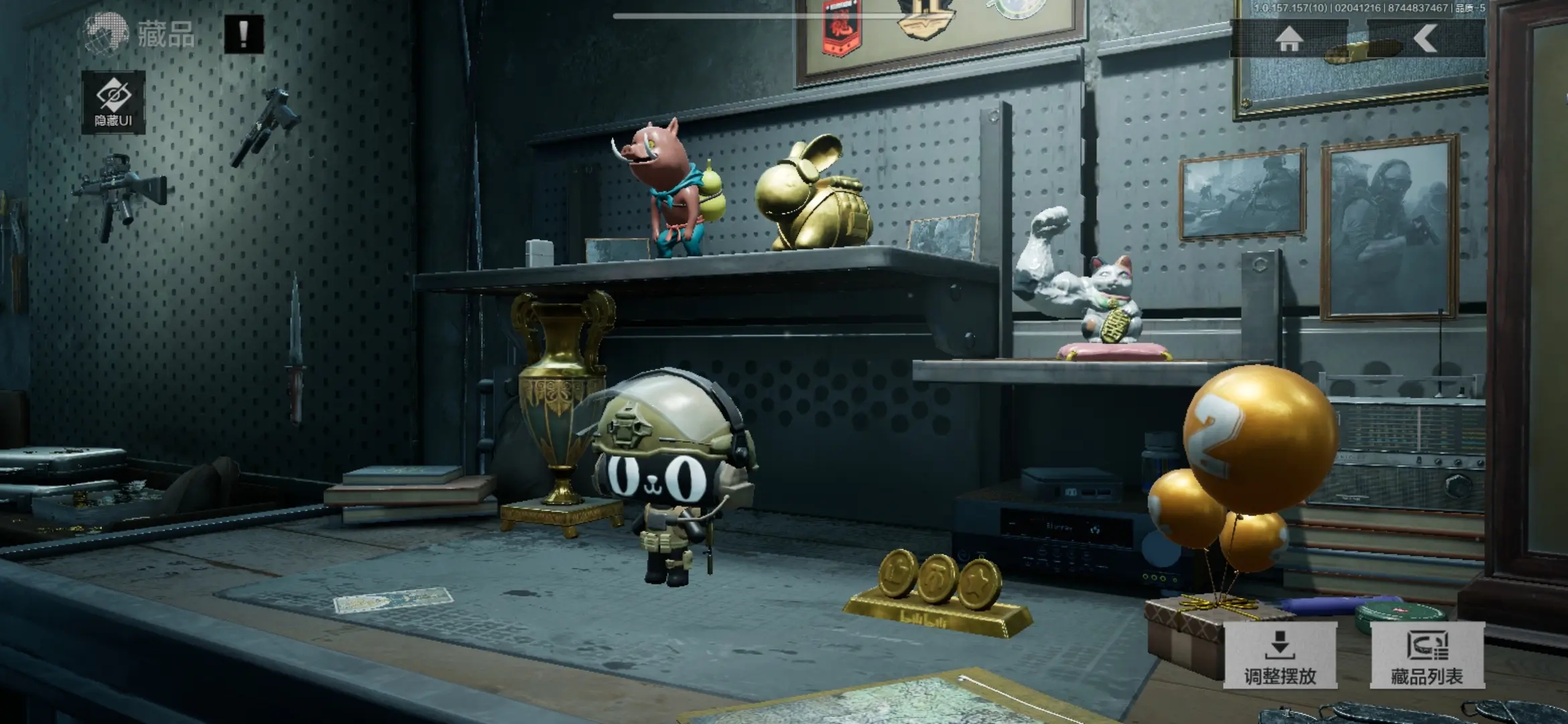1568x724 pixels.
Task: Open the exclamation mark info icon
Action: point(243,34)
